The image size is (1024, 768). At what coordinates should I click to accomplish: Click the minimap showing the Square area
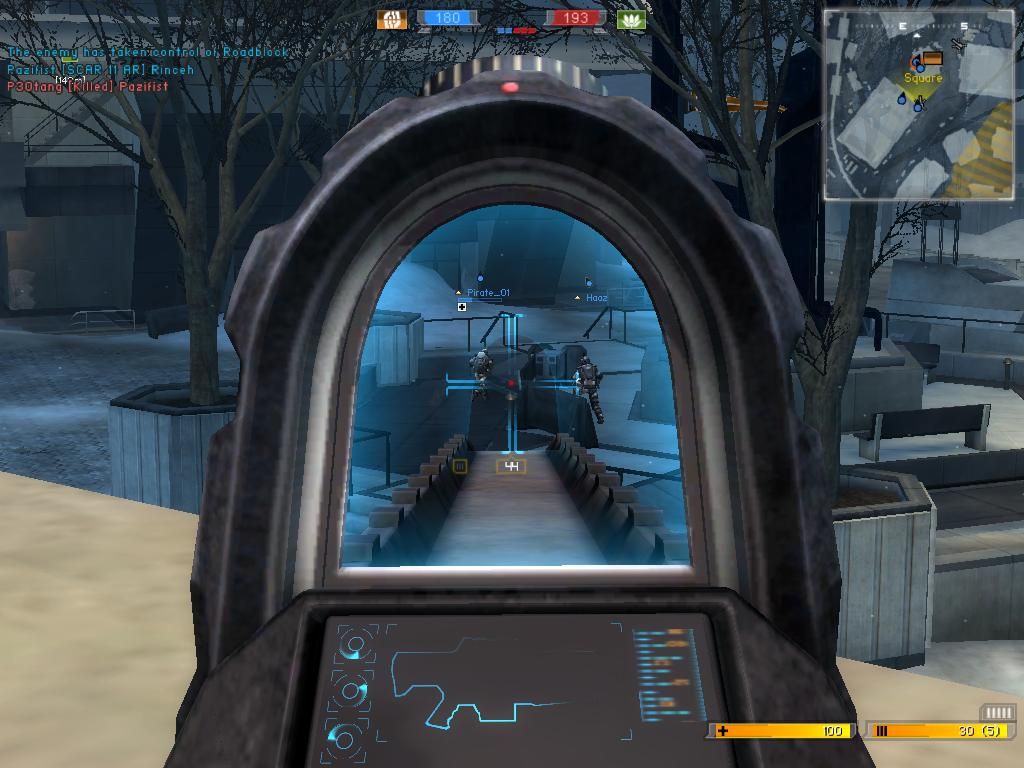918,104
